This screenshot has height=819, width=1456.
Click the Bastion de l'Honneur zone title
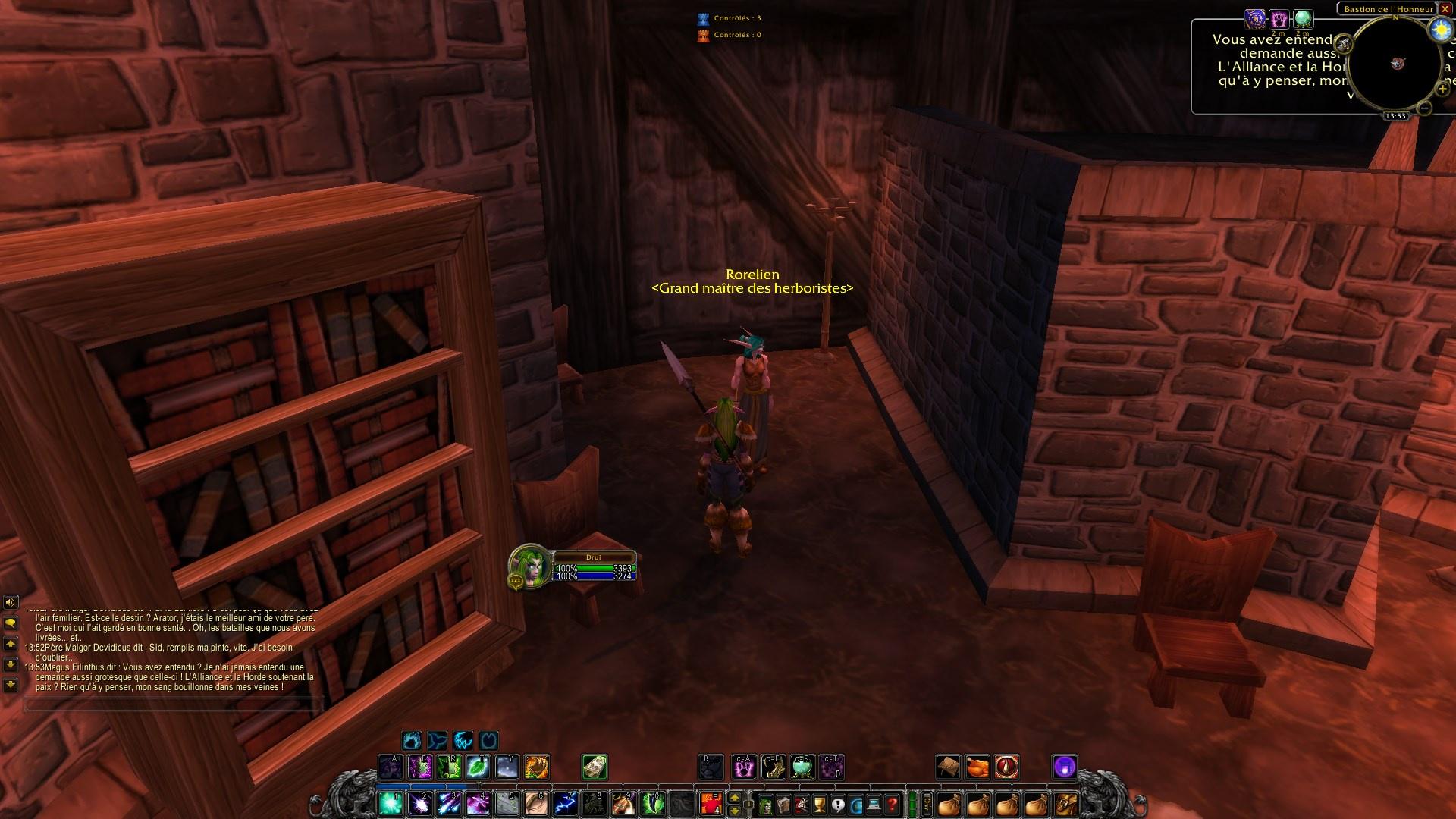[1389, 9]
